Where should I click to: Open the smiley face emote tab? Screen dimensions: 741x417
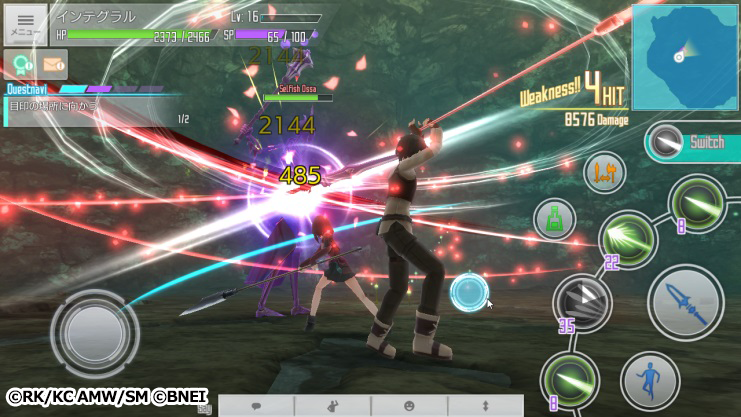[408, 406]
